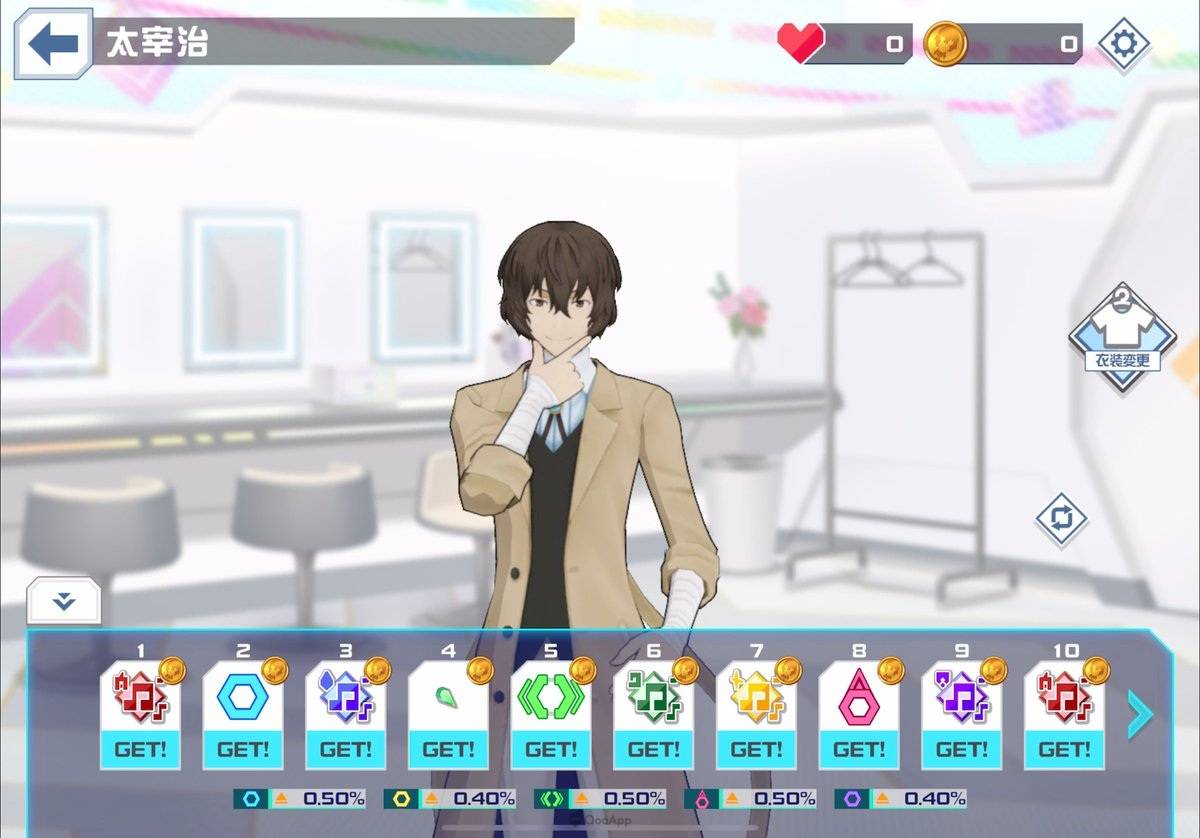Viewport: 1200px width, 838px height.
Task: Tap the circular arrows rotate button
Action: 1061,519
